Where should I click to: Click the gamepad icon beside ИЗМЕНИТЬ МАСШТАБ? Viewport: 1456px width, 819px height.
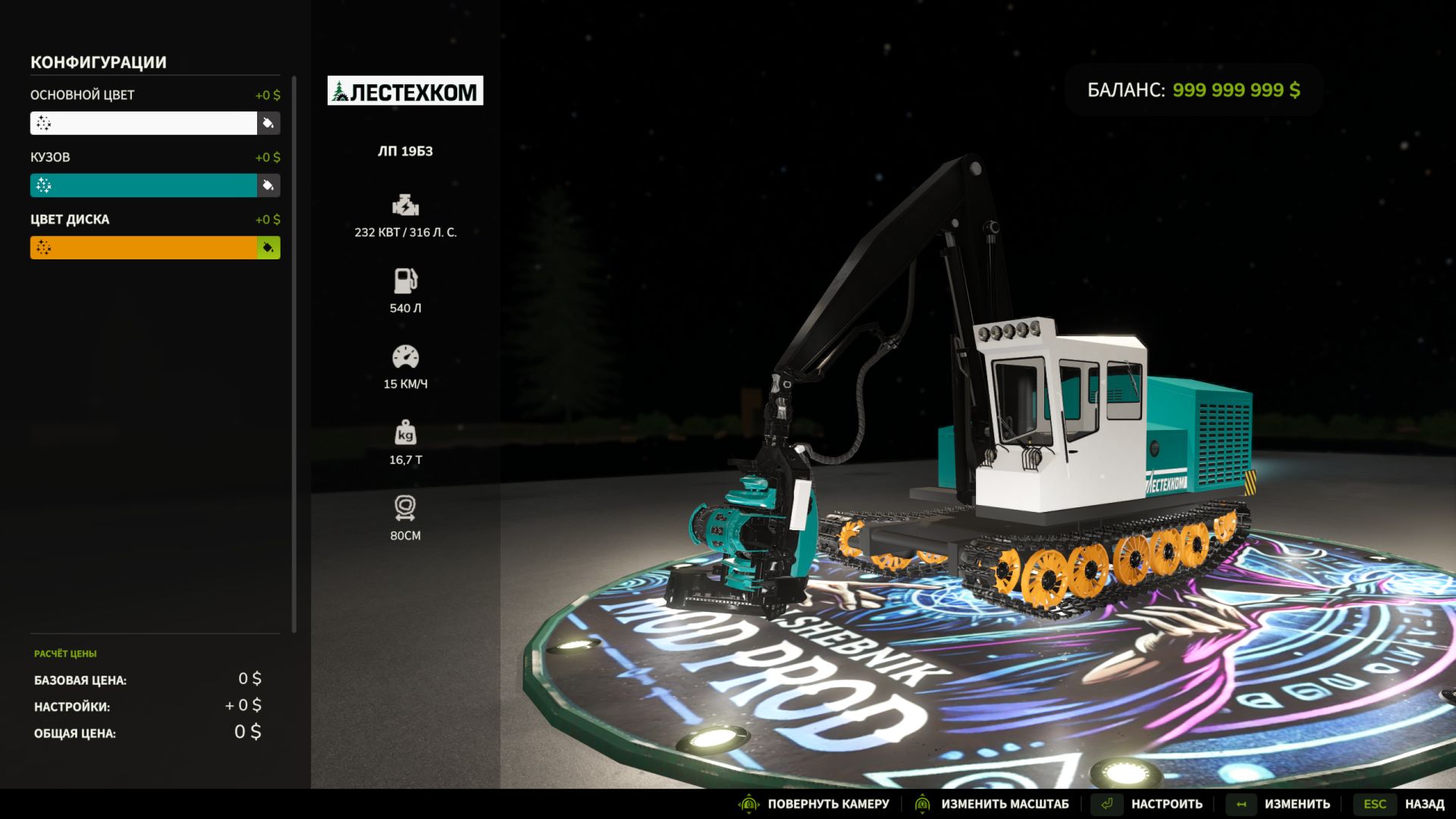pos(921,803)
